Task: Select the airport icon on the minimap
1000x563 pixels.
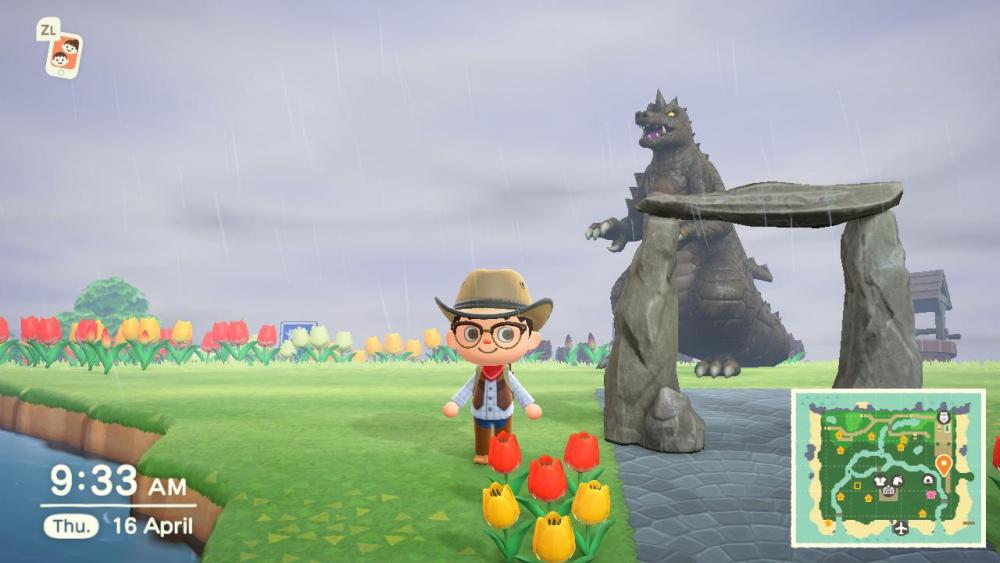Action: coord(901,527)
